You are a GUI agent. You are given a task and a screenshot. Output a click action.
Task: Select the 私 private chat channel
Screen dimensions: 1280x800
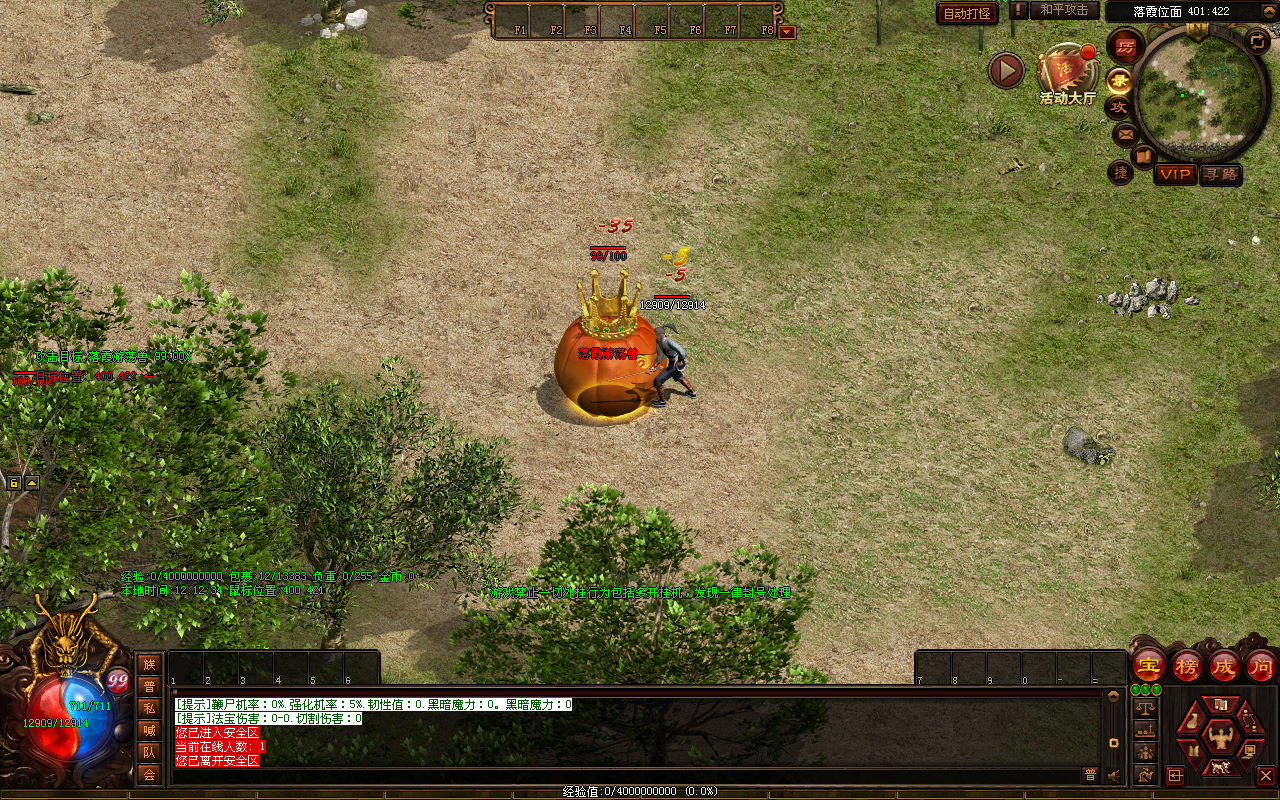tap(149, 708)
